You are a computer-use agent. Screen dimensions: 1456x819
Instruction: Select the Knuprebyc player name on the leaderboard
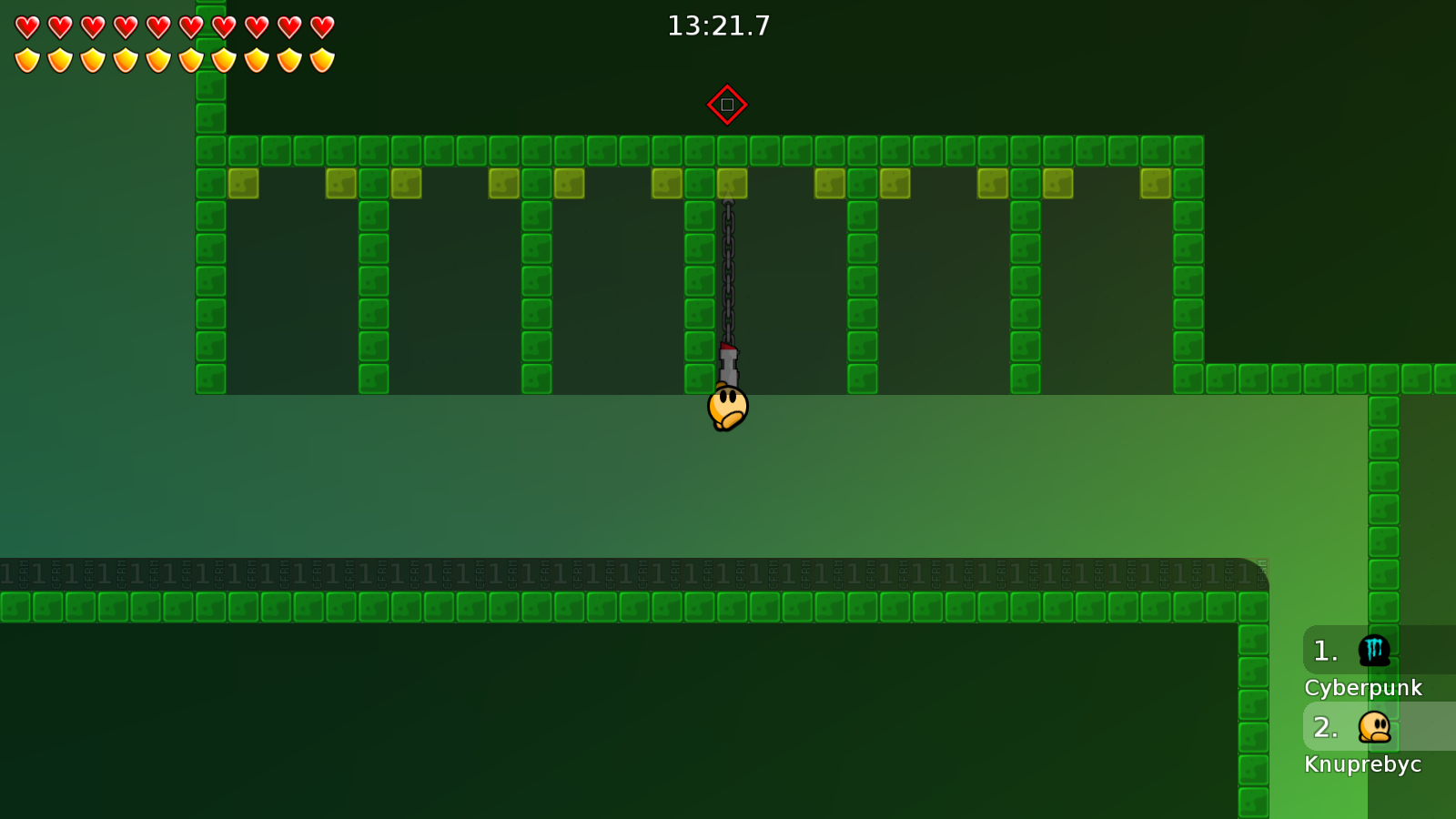[x=1363, y=764]
